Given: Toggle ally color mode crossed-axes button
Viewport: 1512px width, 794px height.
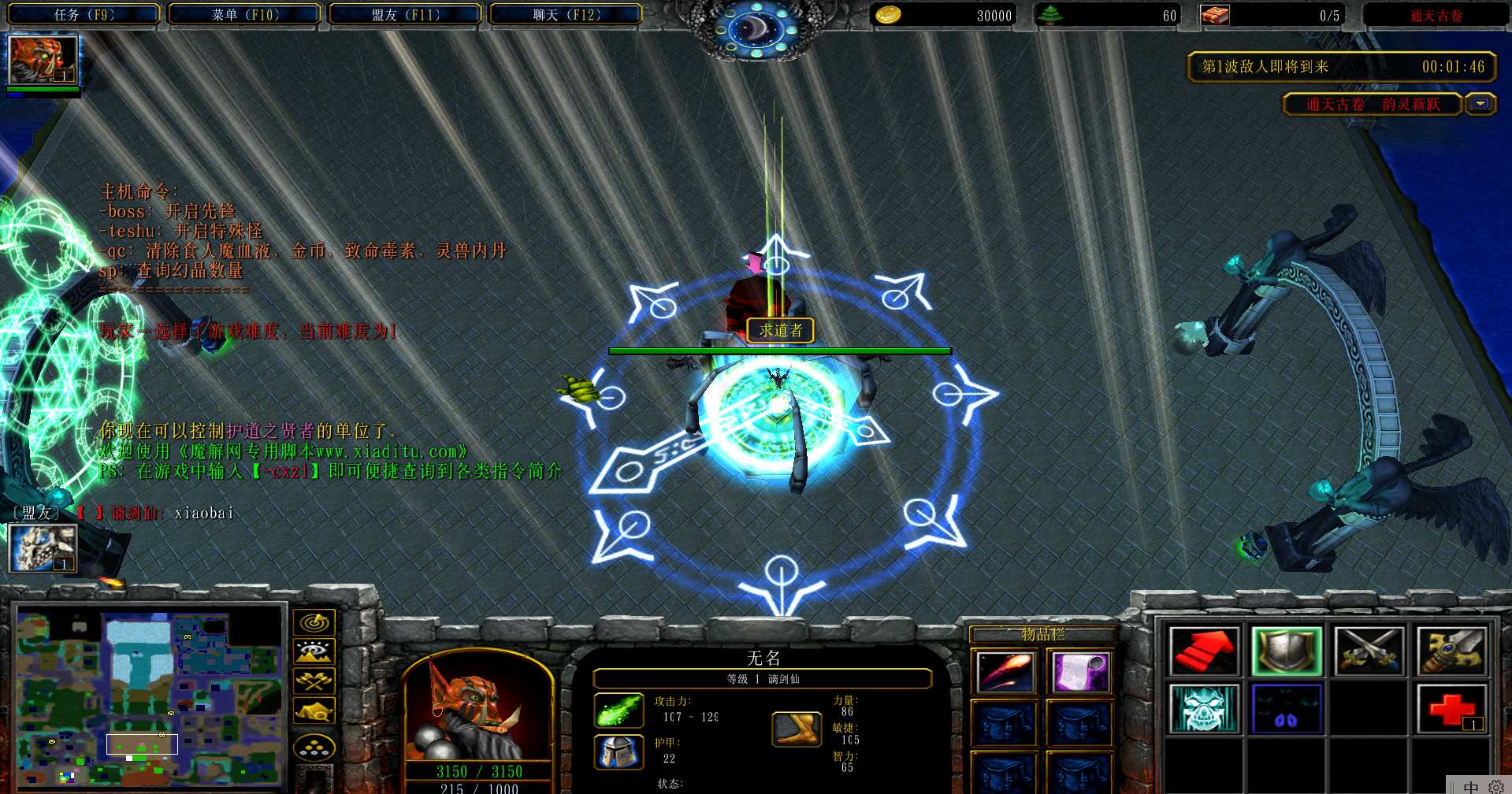Looking at the screenshot, I should pyautogui.click(x=314, y=681).
